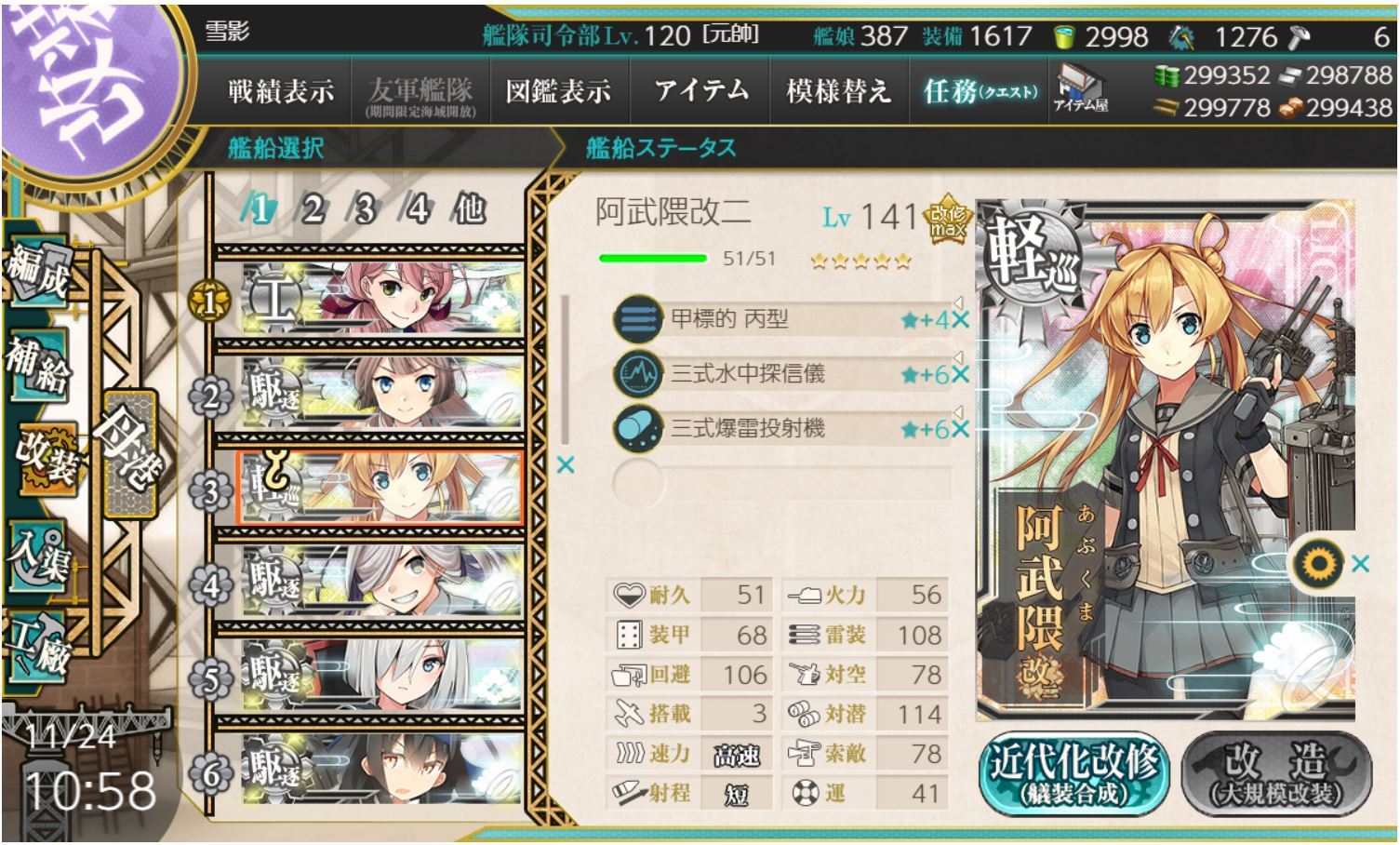Open the 工廠 factory screen
Image resolution: width=1400 pixels, height=845 pixels.
pyautogui.click(x=37, y=647)
